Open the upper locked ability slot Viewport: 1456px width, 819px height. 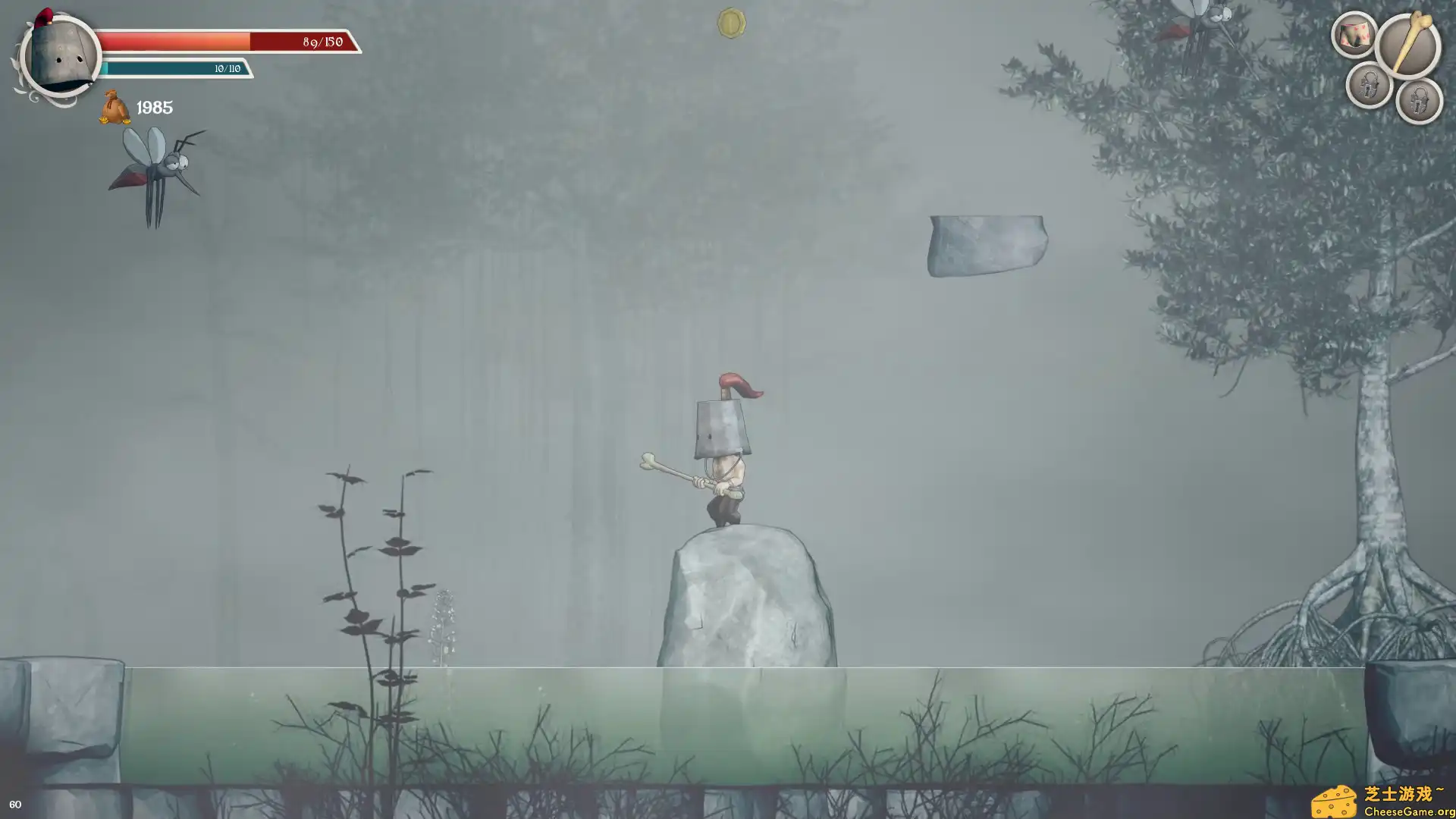point(1370,83)
